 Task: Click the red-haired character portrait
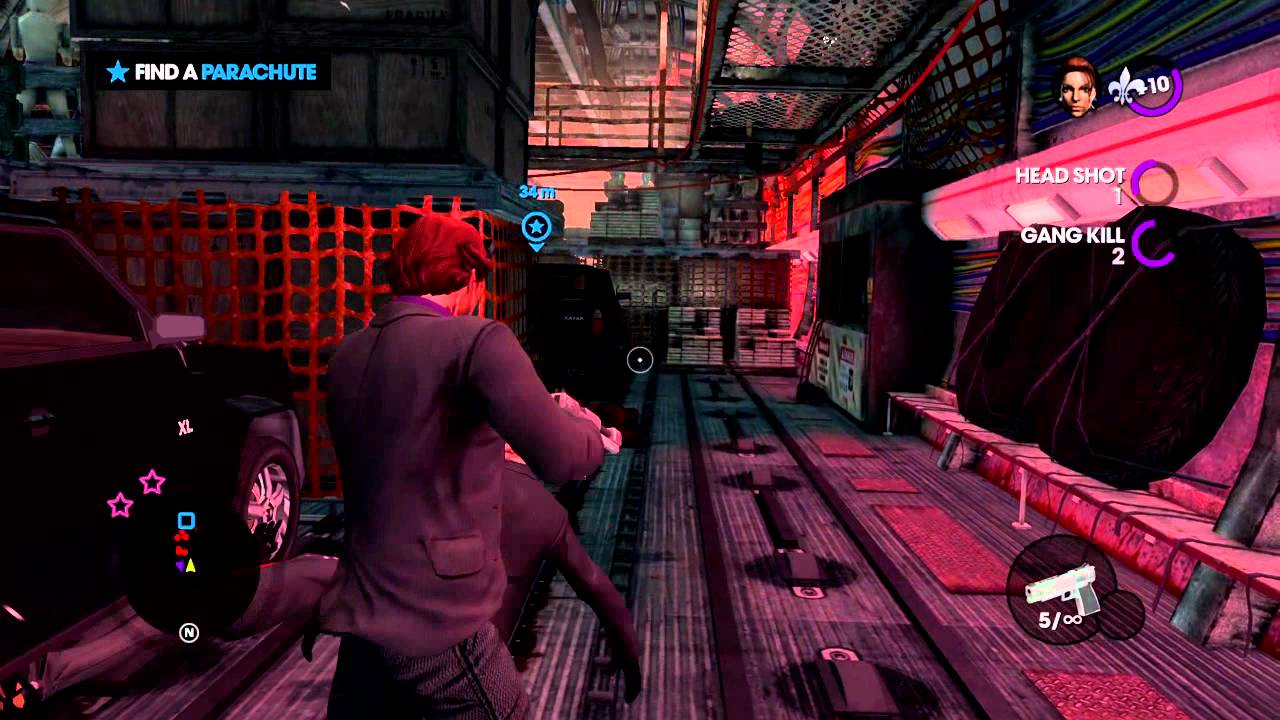[x=1079, y=87]
